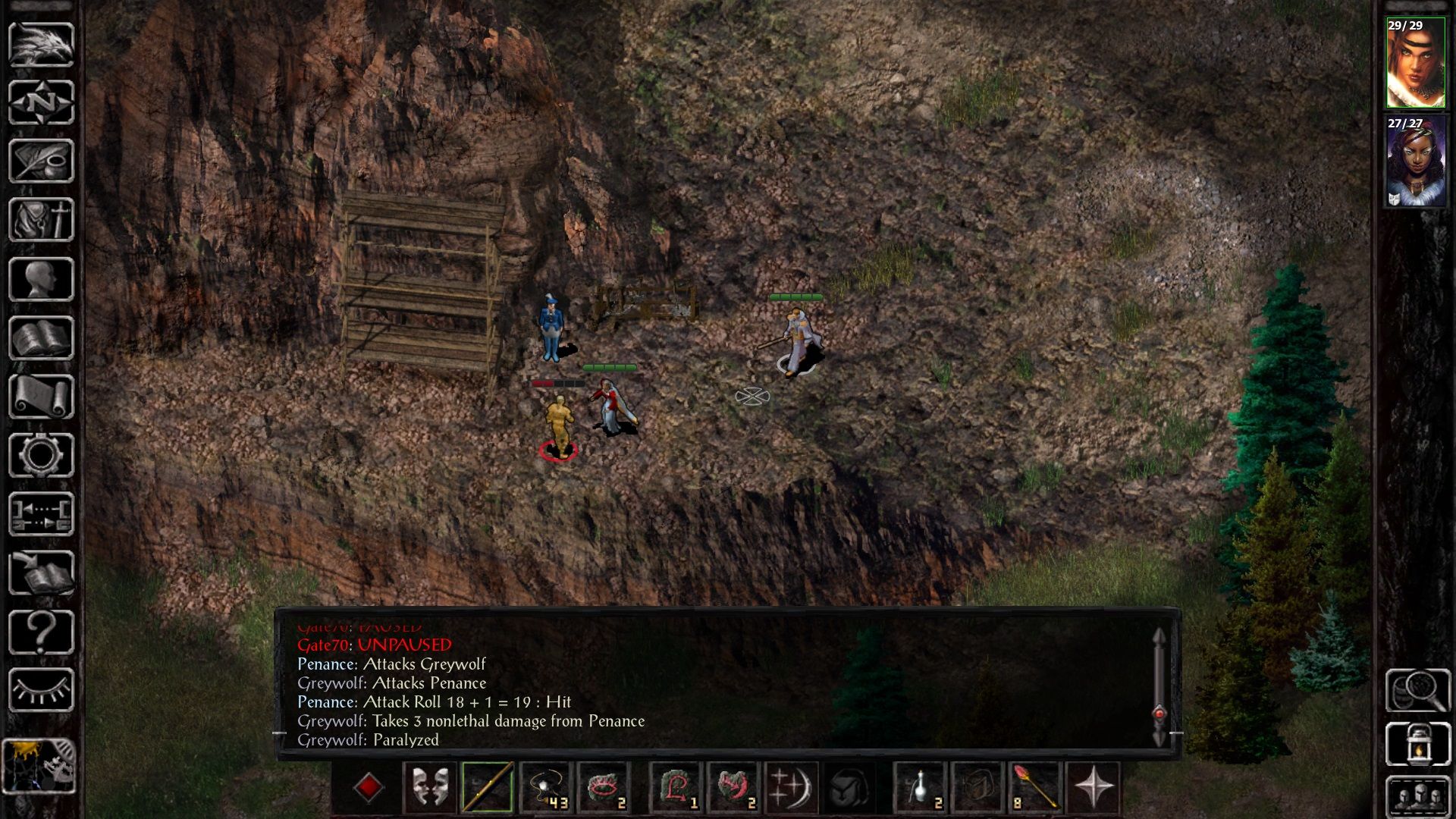The height and width of the screenshot is (819, 1456).
Task: Hide the interface with the closed-eye icon
Action: [x=41, y=690]
